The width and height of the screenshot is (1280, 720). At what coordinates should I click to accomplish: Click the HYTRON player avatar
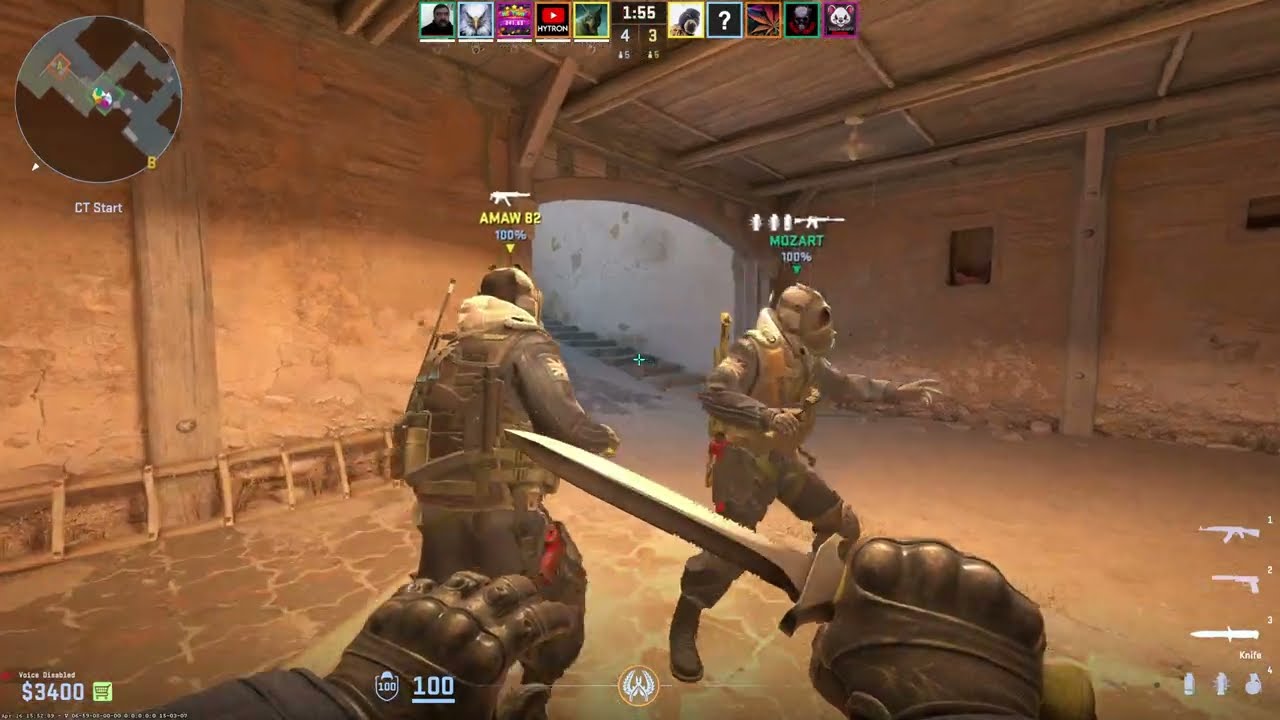(x=553, y=20)
